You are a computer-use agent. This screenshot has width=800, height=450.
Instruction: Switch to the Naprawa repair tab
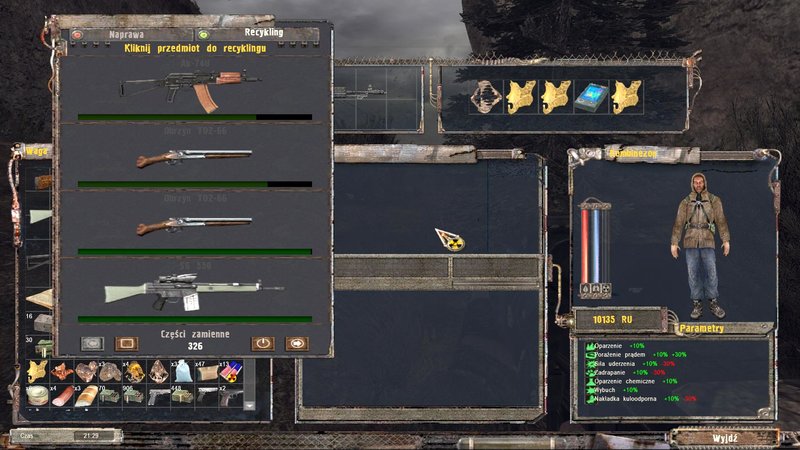point(119,34)
